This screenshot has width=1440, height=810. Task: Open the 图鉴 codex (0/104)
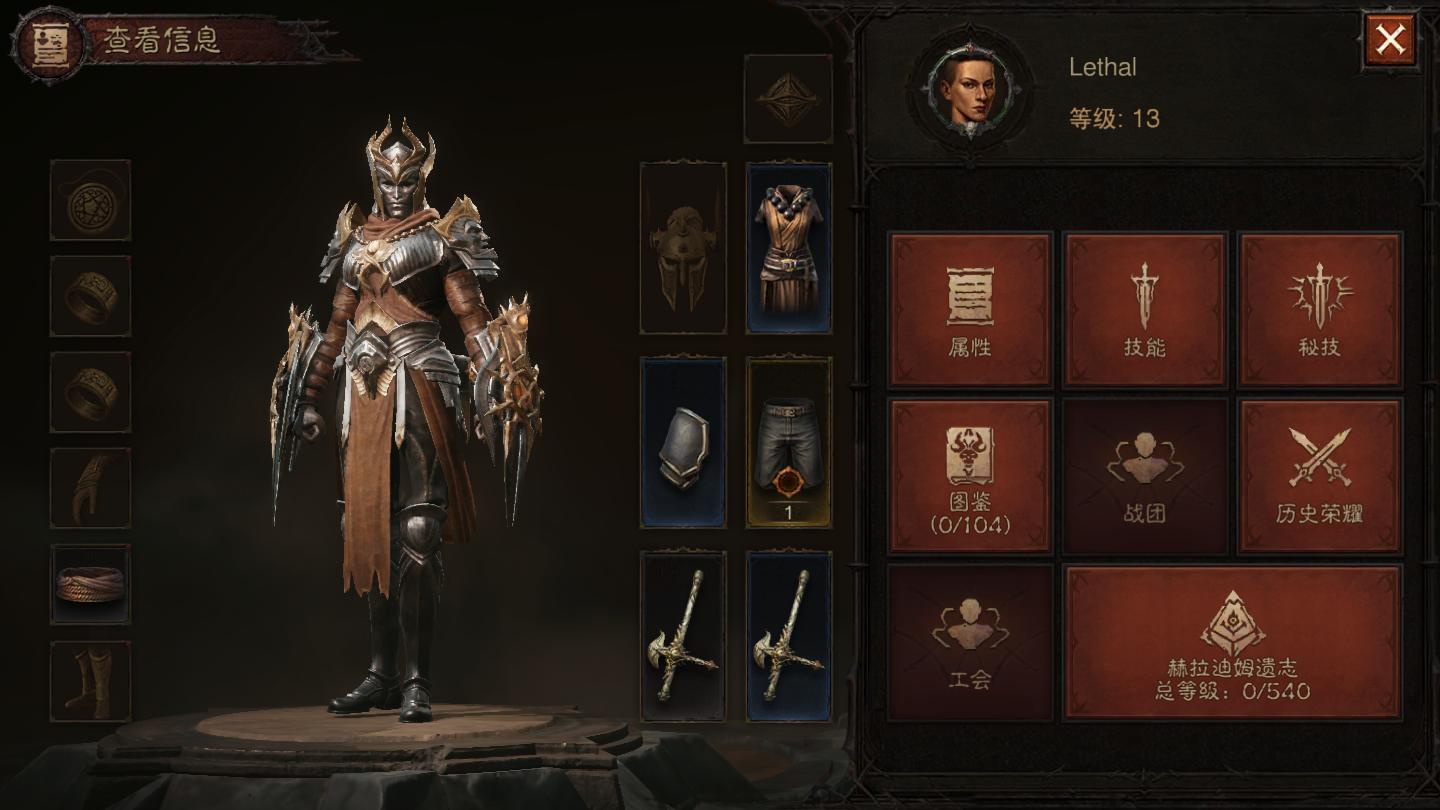pyautogui.click(x=970, y=476)
